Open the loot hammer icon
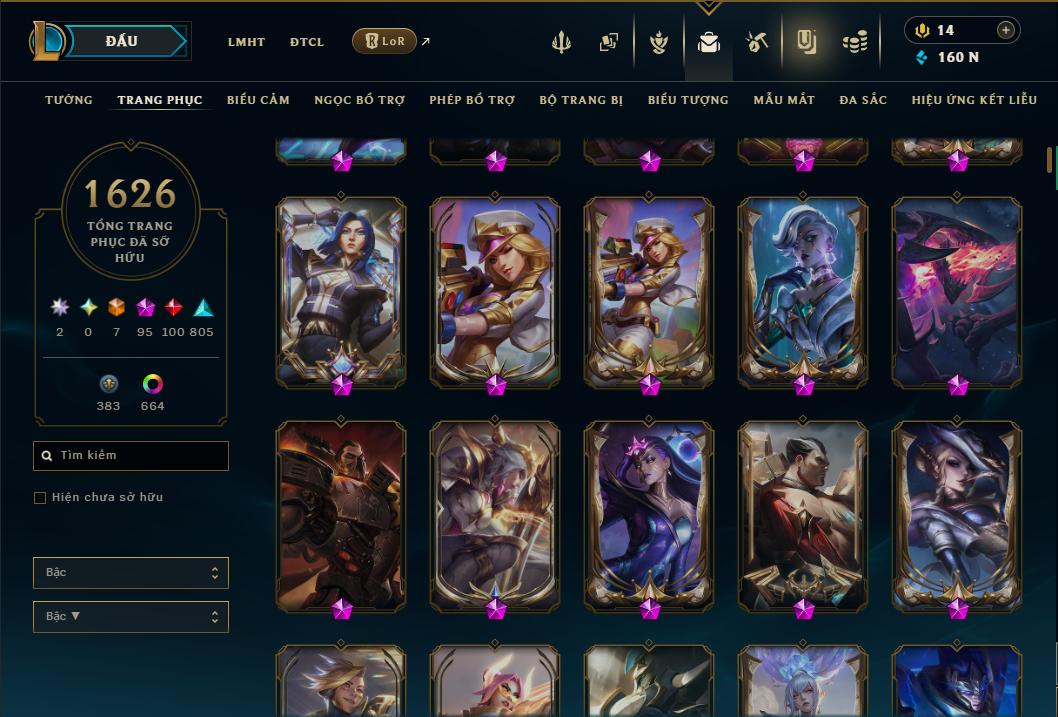1058x717 pixels. (756, 42)
